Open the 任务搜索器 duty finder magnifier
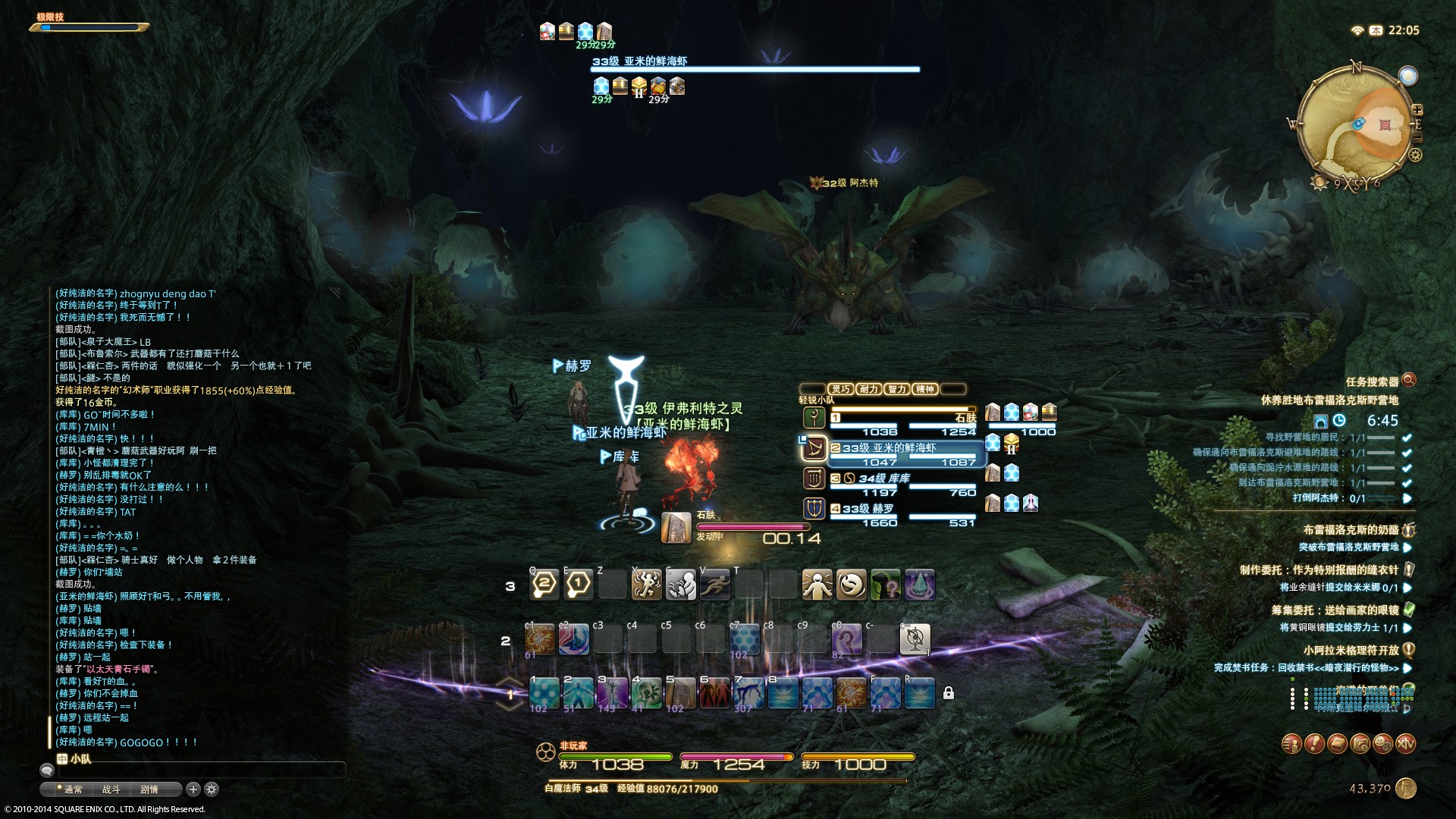Viewport: 1456px width, 819px height. (1409, 381)
